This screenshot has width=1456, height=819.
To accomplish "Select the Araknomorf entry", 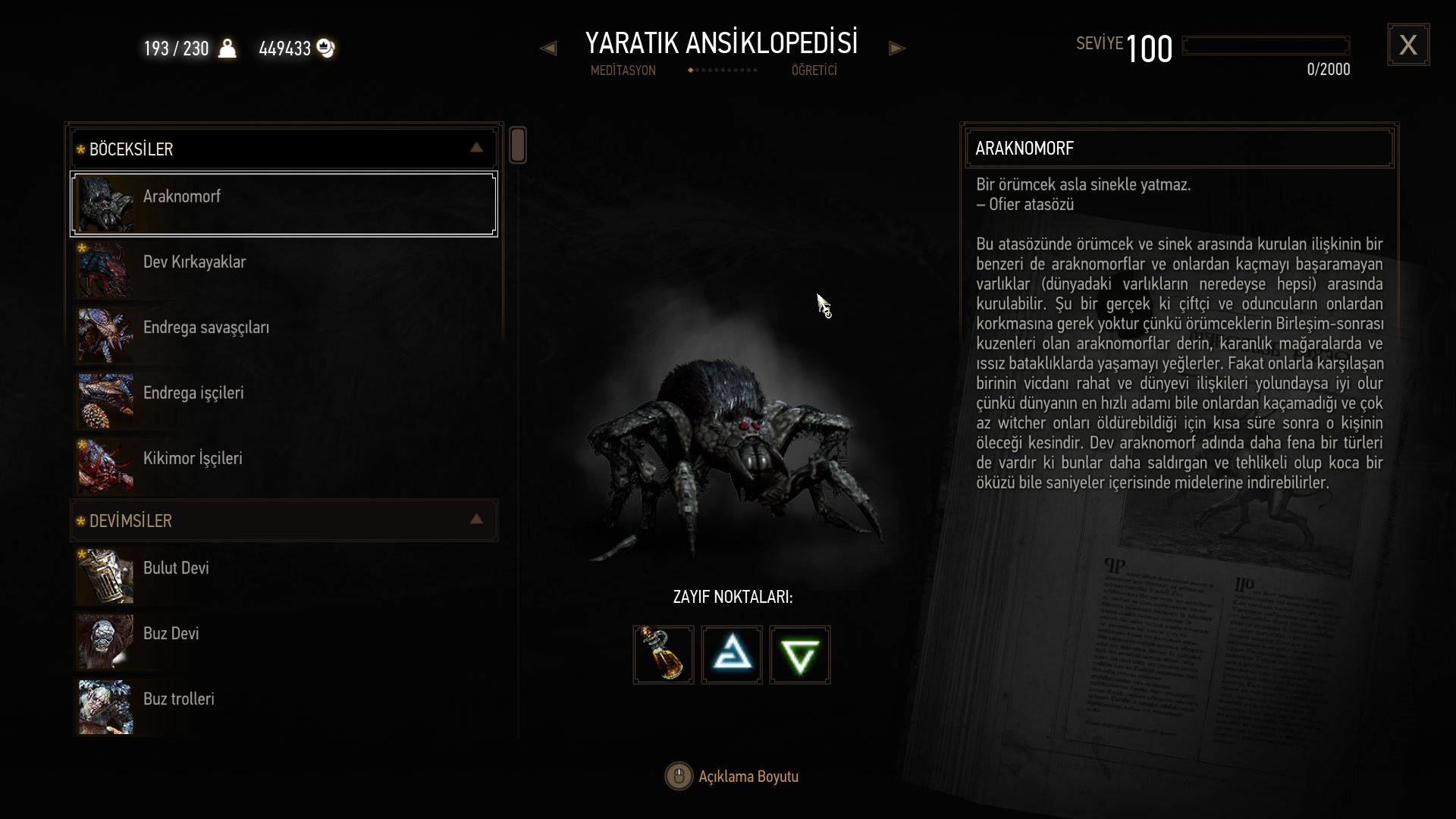I will click(x=284, y=204).
